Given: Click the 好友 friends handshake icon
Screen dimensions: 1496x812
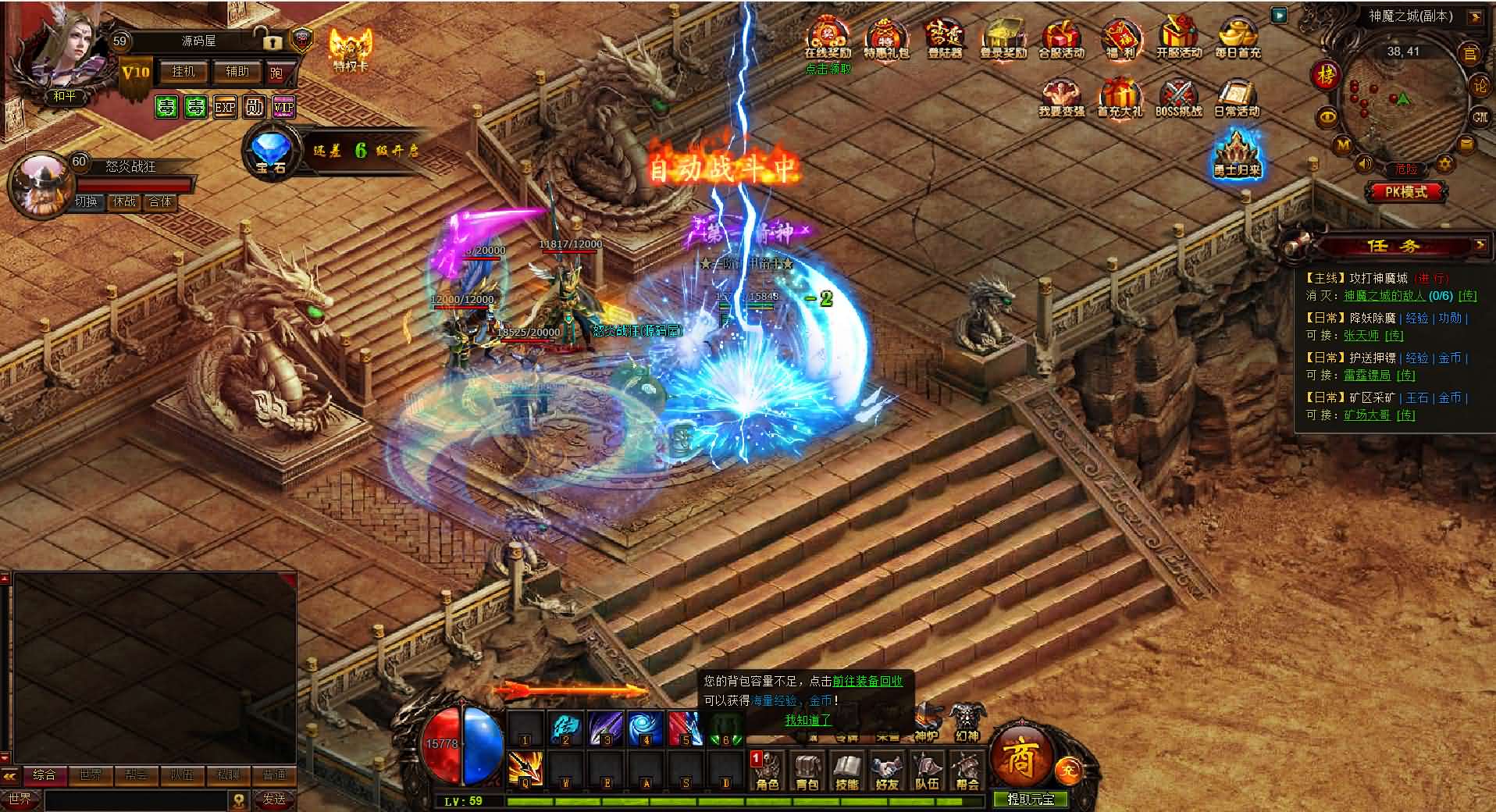Looking at the screenshot, I should 887,771.
